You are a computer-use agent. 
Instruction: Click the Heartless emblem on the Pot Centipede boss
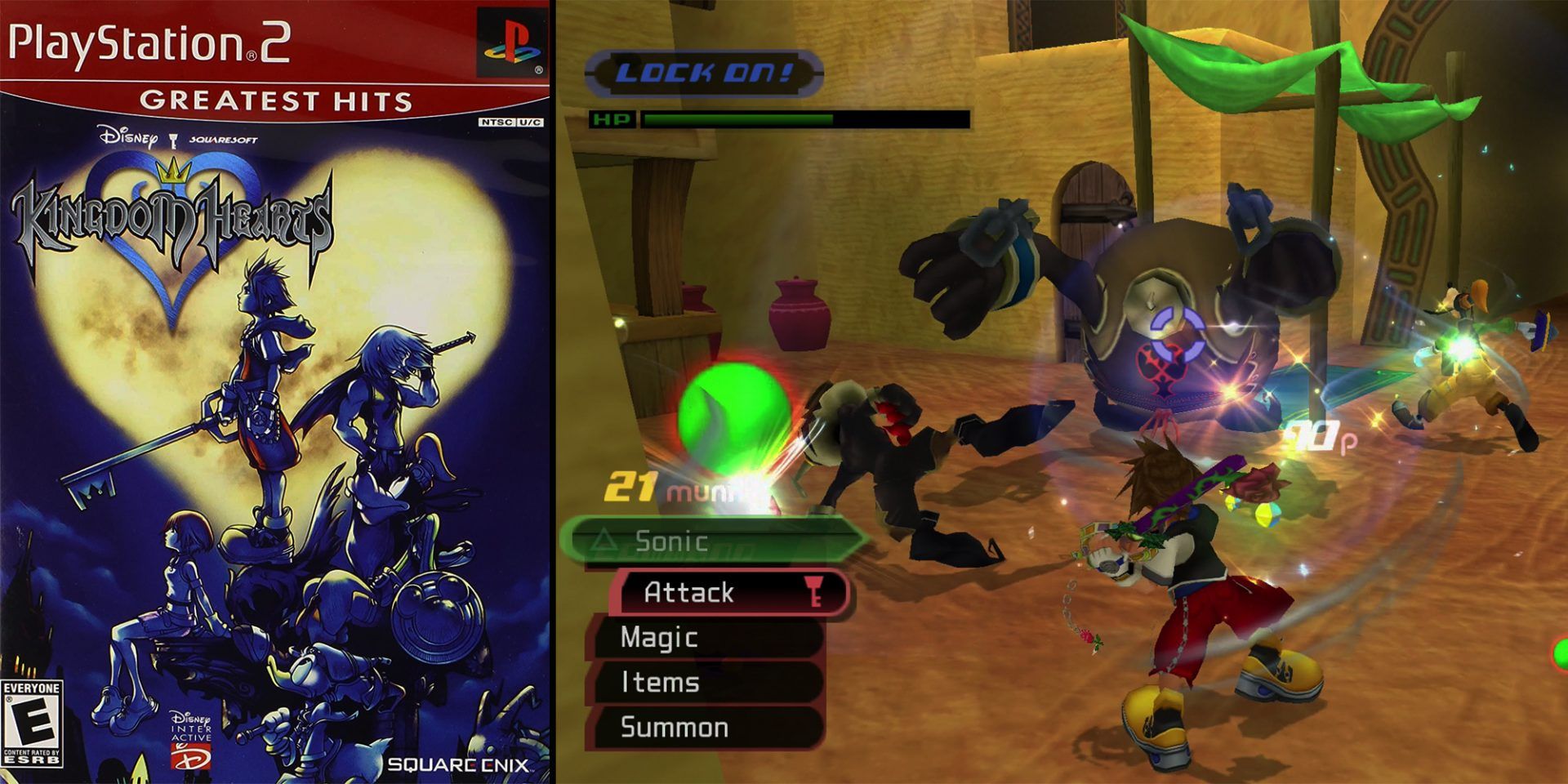pos(1163,369)
